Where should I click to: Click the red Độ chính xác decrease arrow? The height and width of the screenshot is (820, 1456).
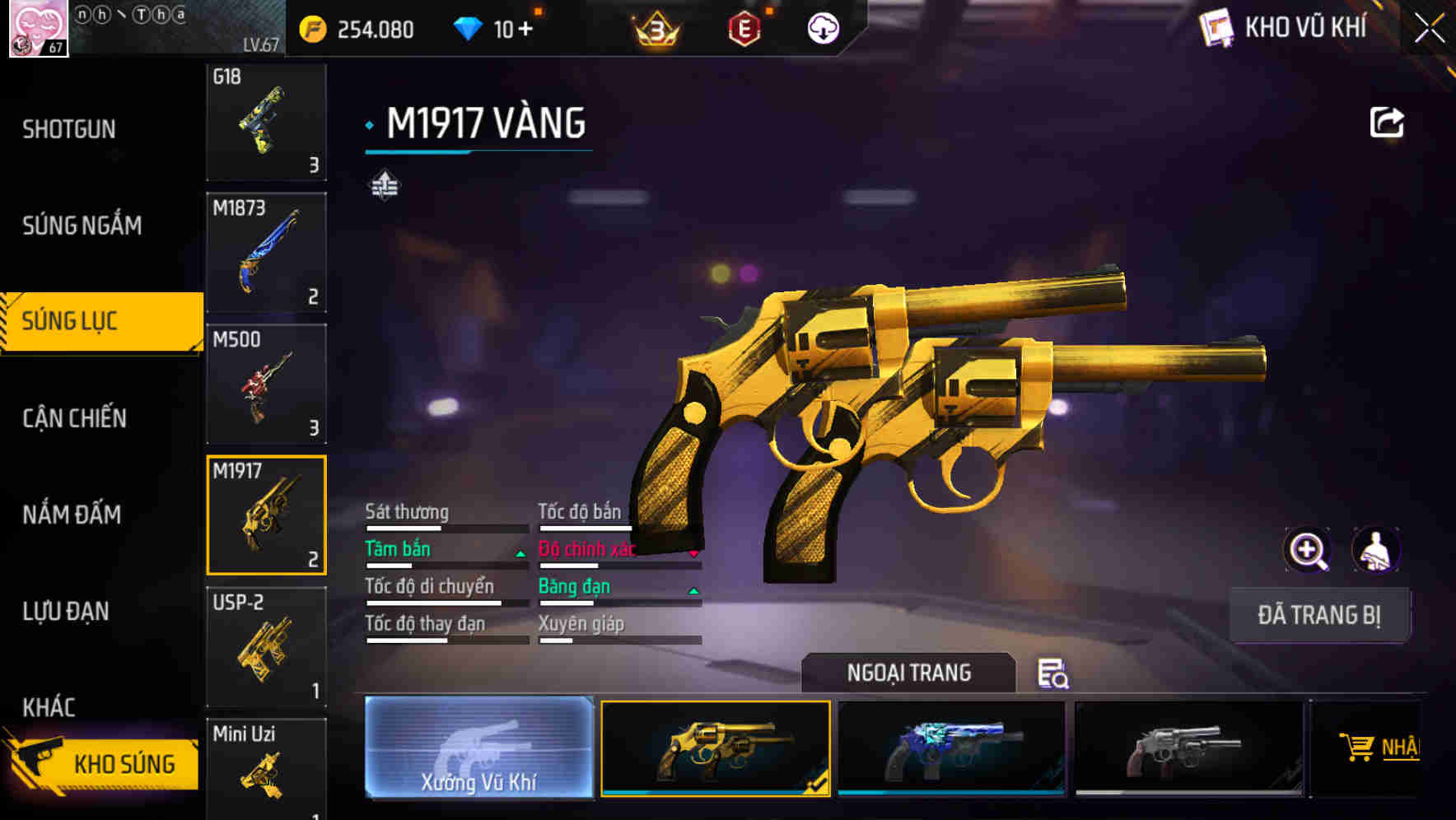[694, 553]
